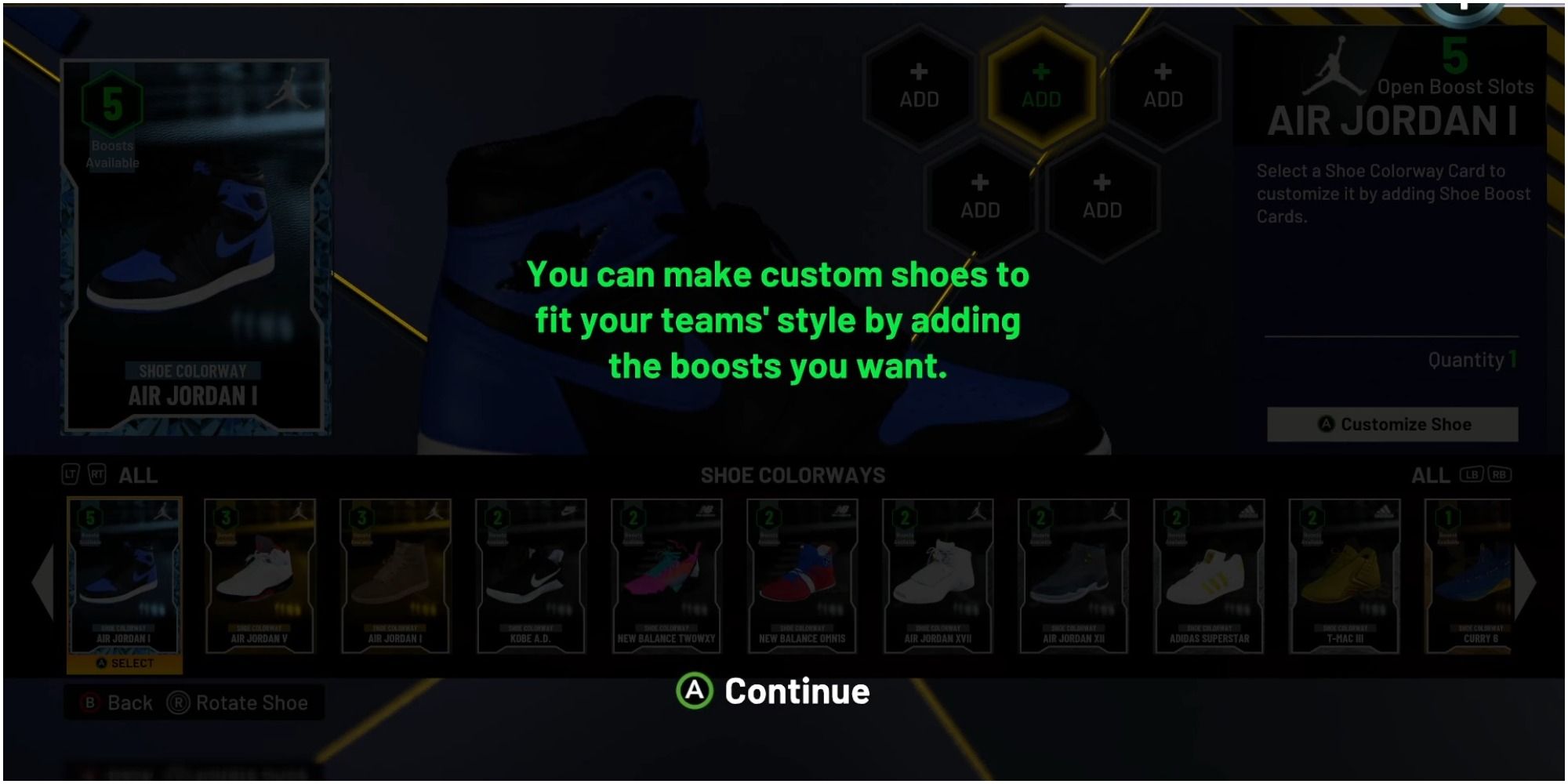1568x784 pixels.
Task: Select the top-left ADD boost hexagon
Action: pos(920,89)
